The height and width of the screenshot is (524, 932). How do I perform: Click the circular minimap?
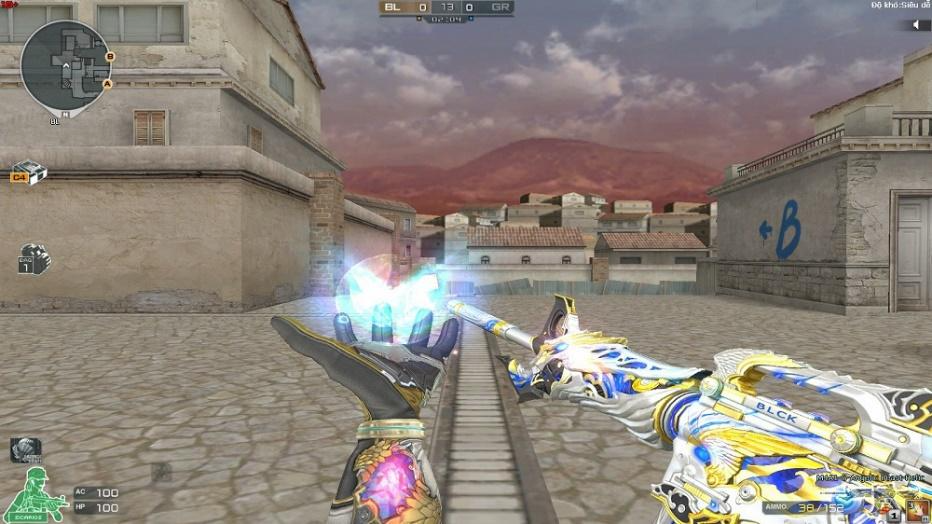[x=66, y=66]
